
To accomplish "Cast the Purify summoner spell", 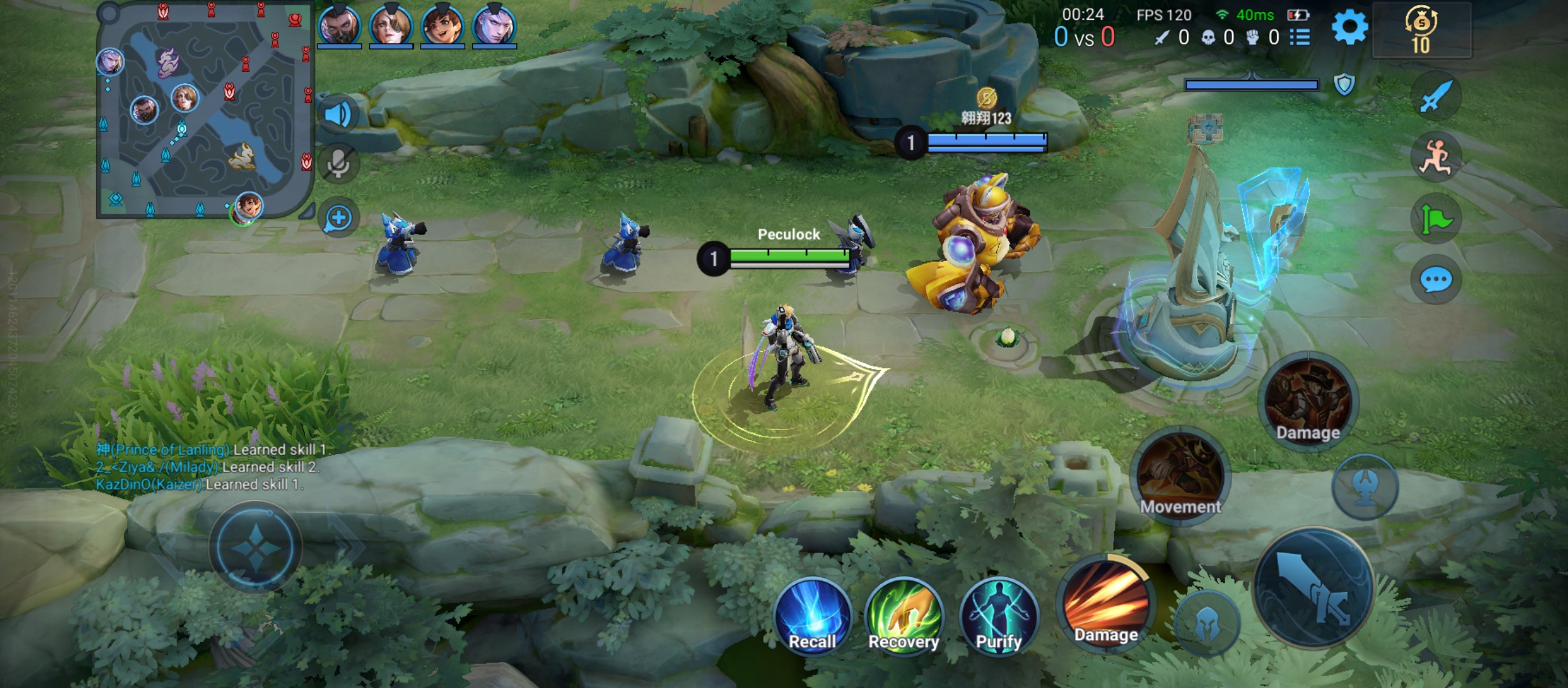I will [999, 616].
